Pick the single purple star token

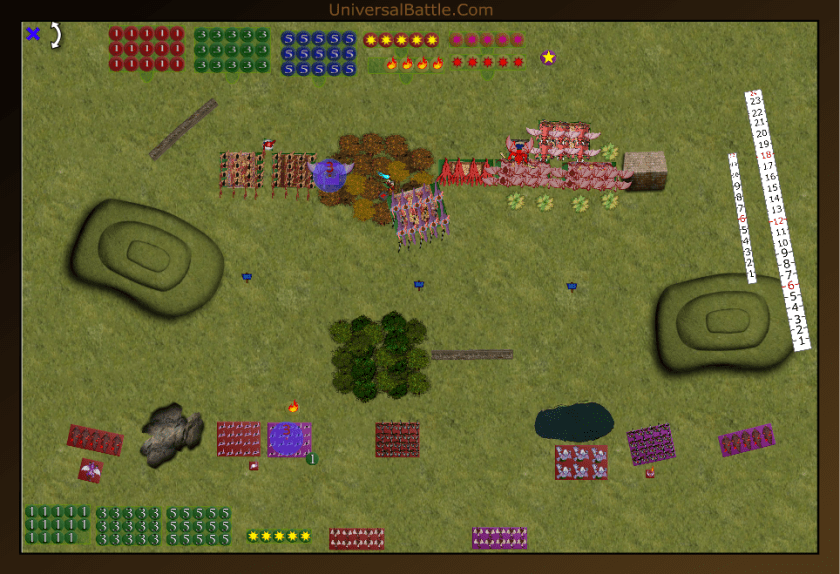[x=548, y=58]
